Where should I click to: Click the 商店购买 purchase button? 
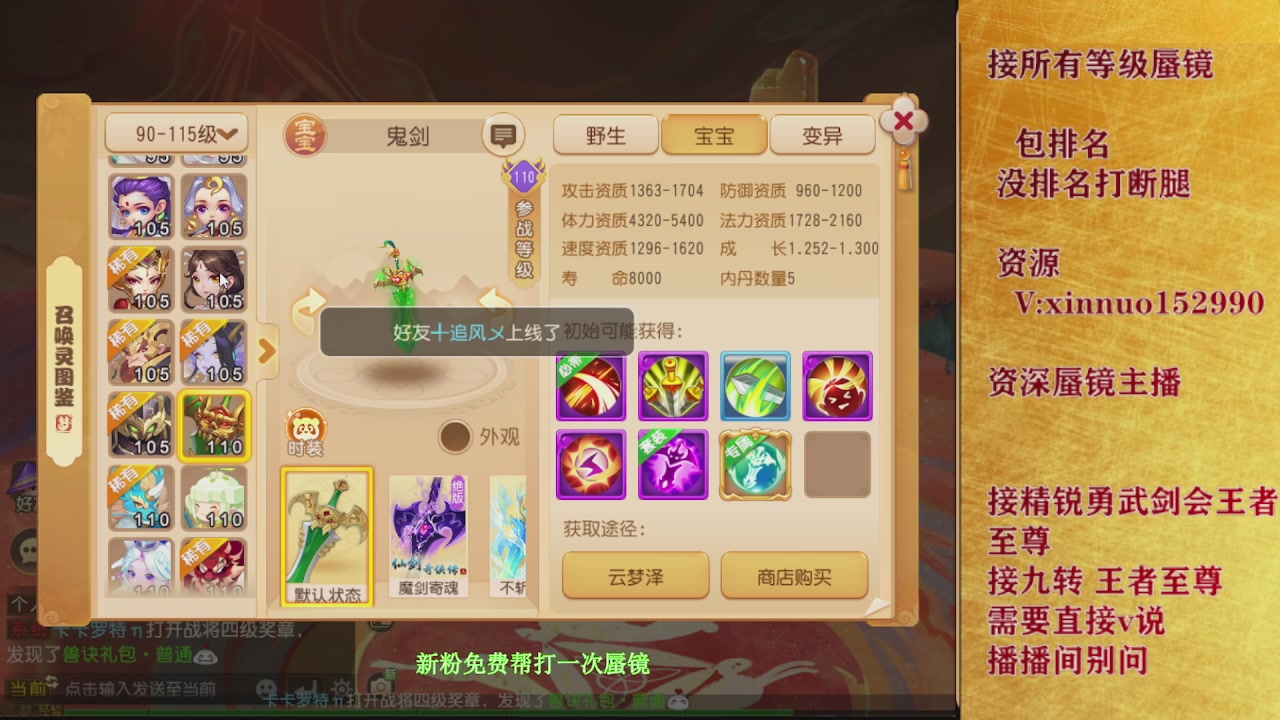794,576
